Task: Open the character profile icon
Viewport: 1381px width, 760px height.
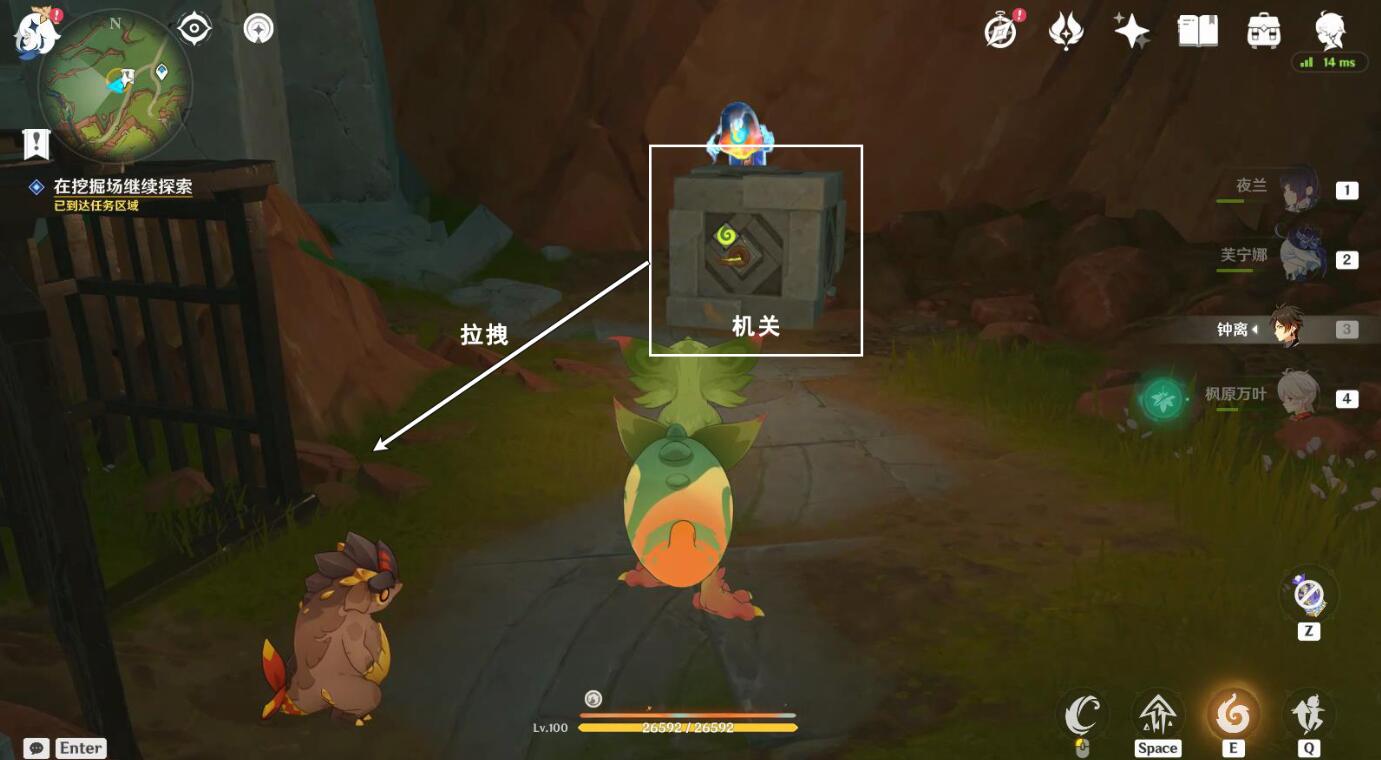Action: coord(1329,31)
